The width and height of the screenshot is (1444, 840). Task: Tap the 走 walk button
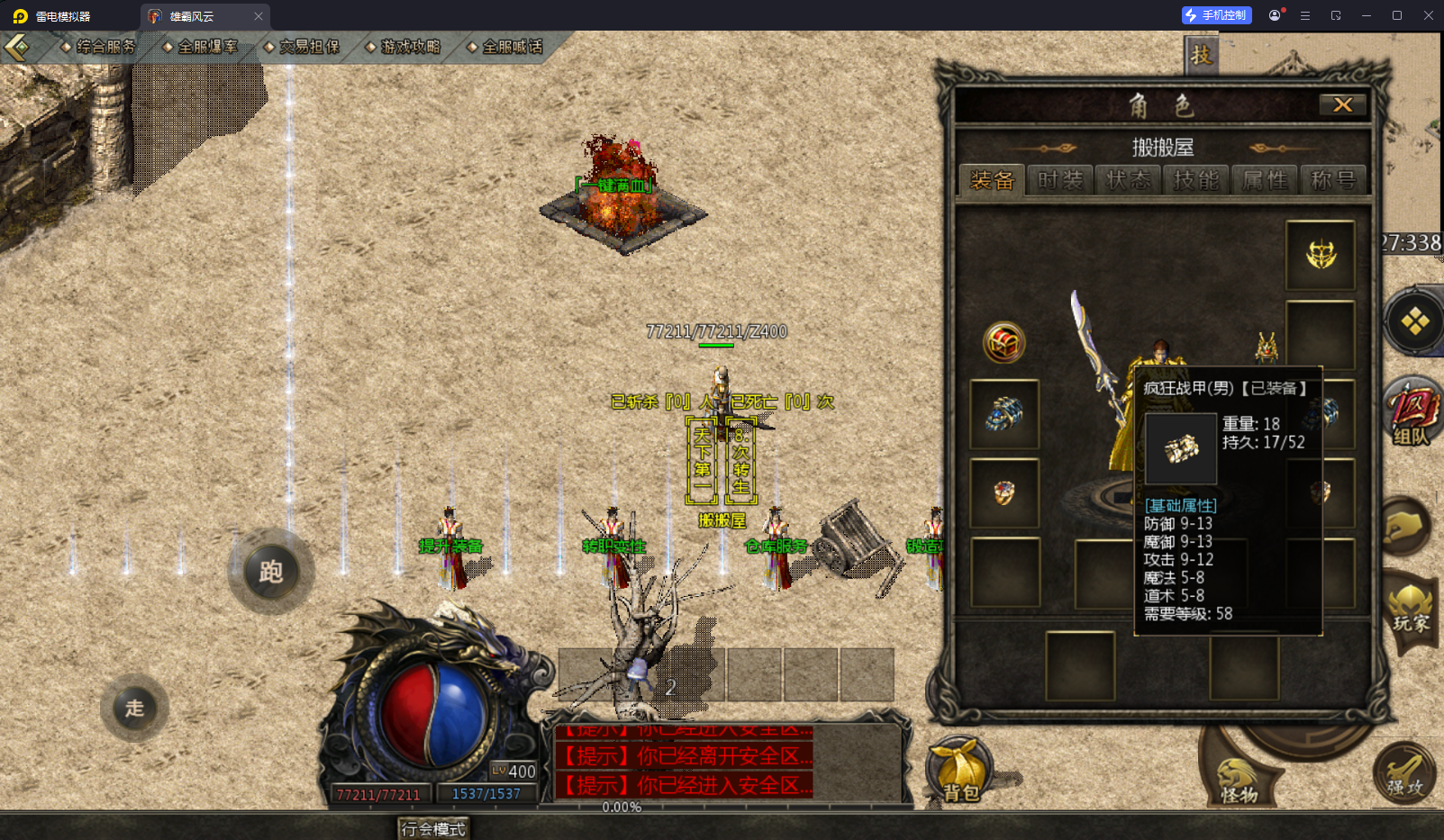[x=135, y=709]
